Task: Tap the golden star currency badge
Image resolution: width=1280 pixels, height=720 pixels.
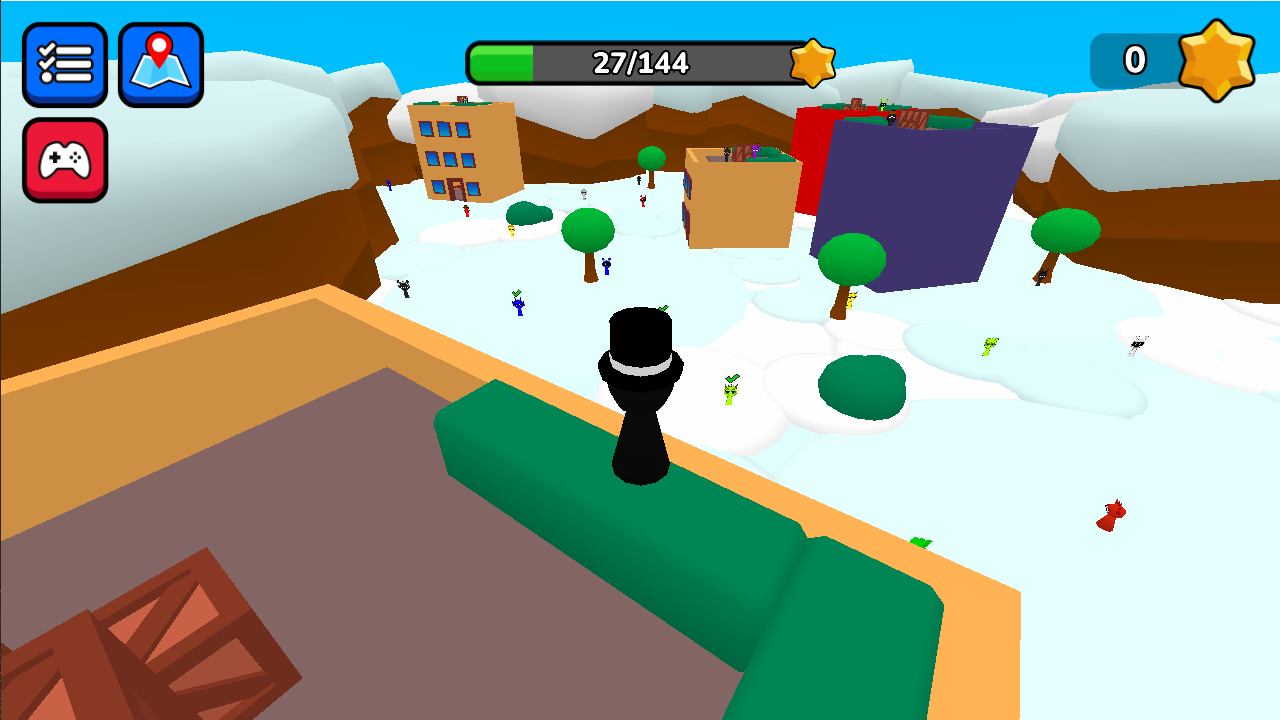Action: (1218, 60)
